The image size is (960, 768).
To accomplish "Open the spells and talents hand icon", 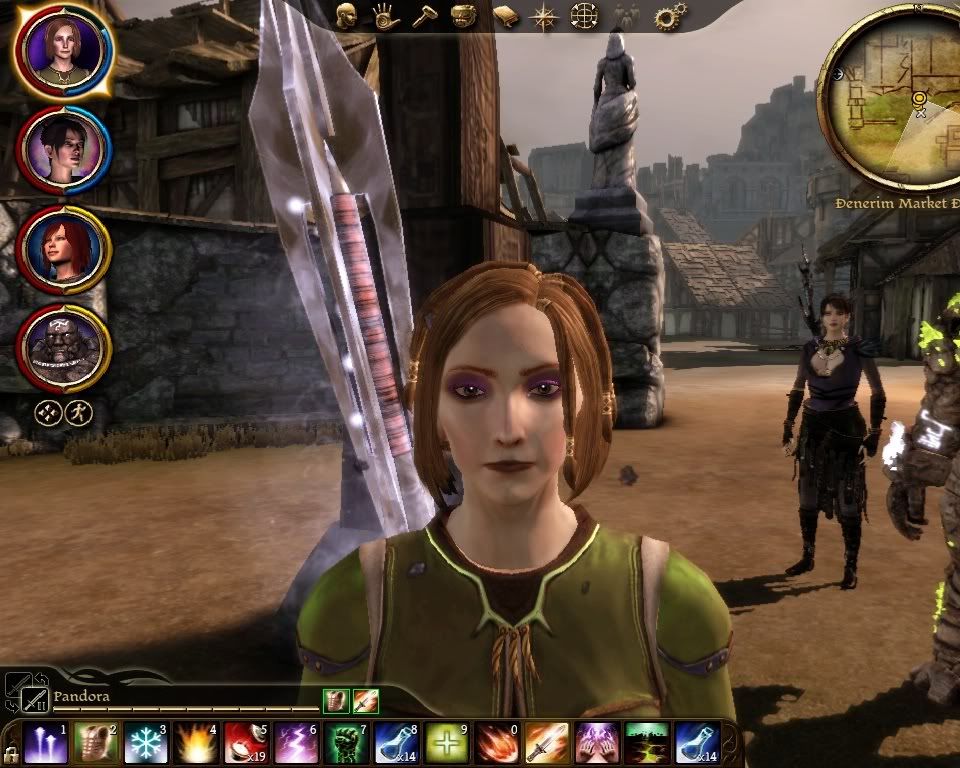I will (x=384, y=16).
